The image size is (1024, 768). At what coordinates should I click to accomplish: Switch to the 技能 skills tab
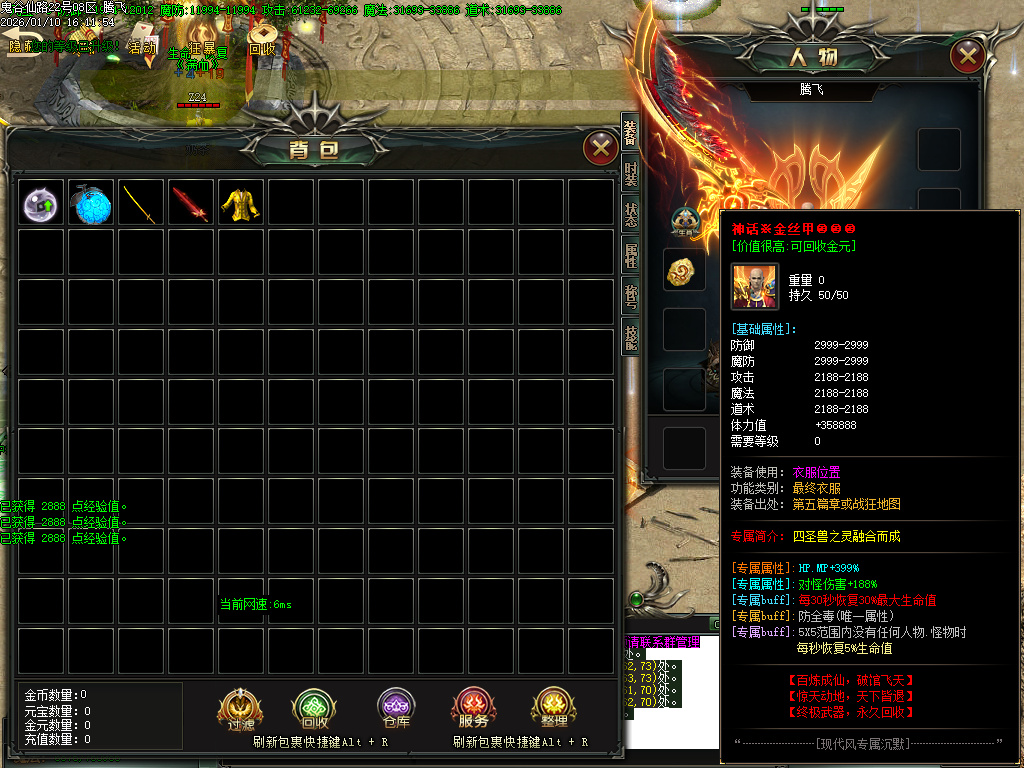(x=630, y=337)
